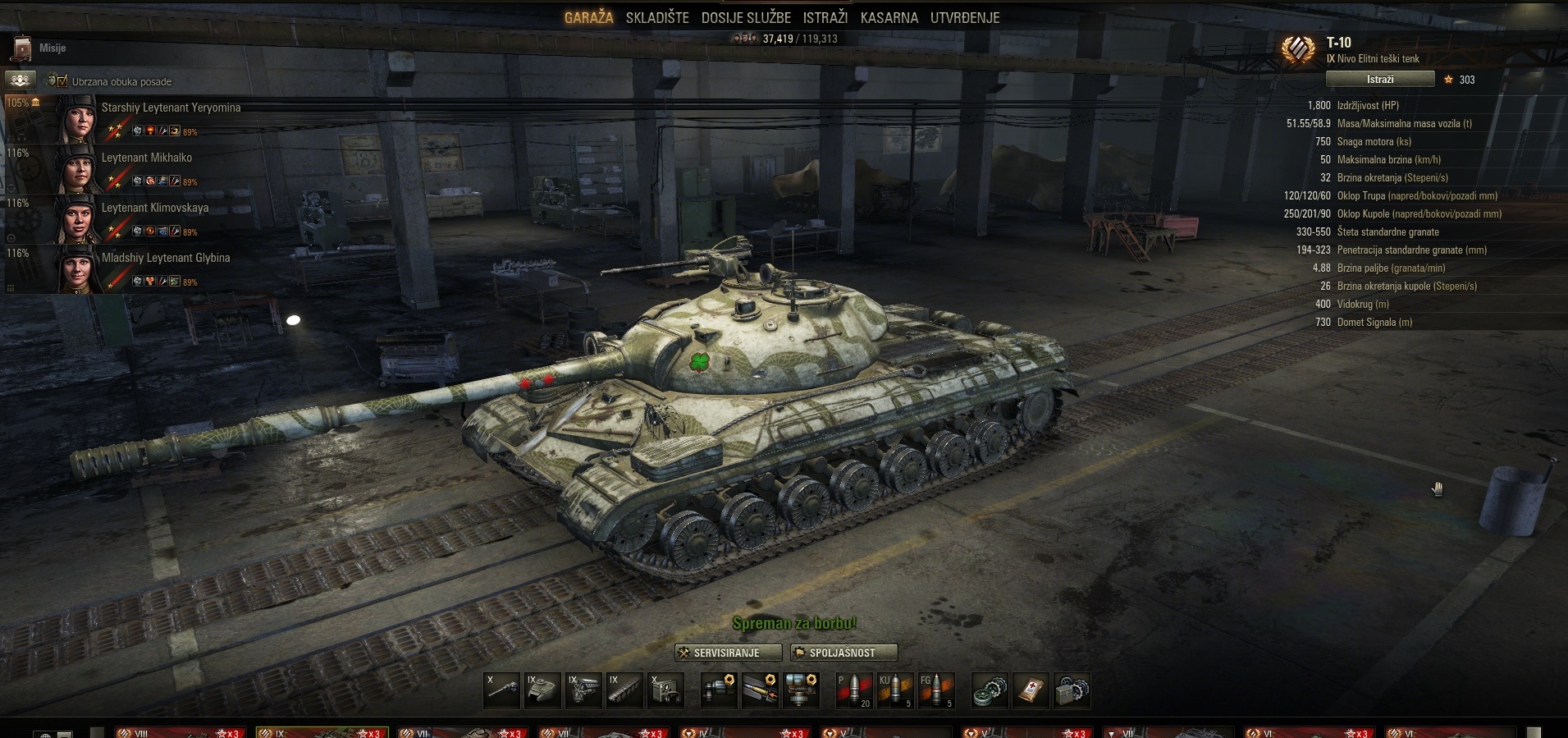This screenshot has width=1568, height=738.
Task: Open the Dosije Službe tab
Action: pos(746,17)
